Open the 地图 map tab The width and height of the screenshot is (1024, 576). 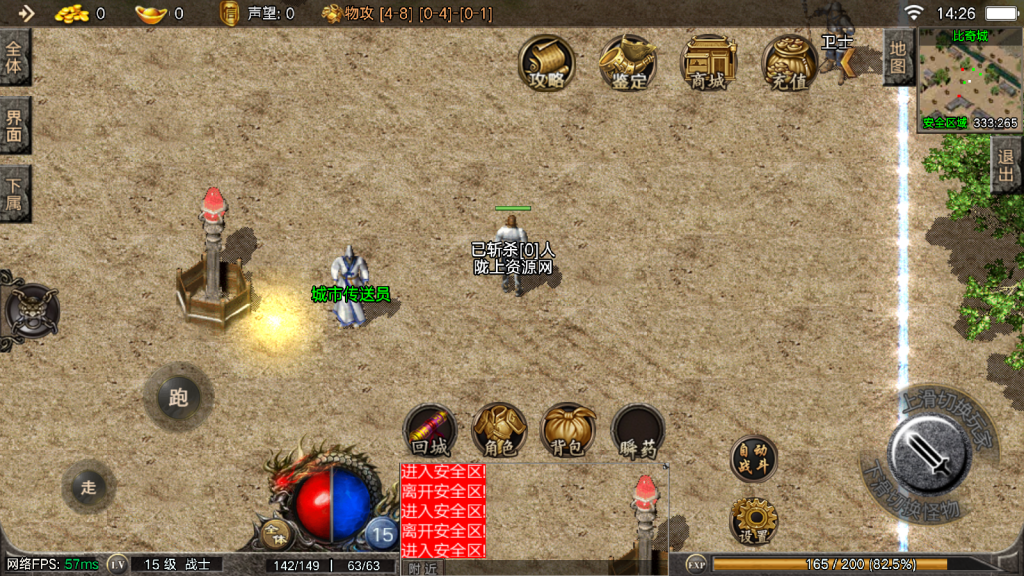tap(898, 57)
